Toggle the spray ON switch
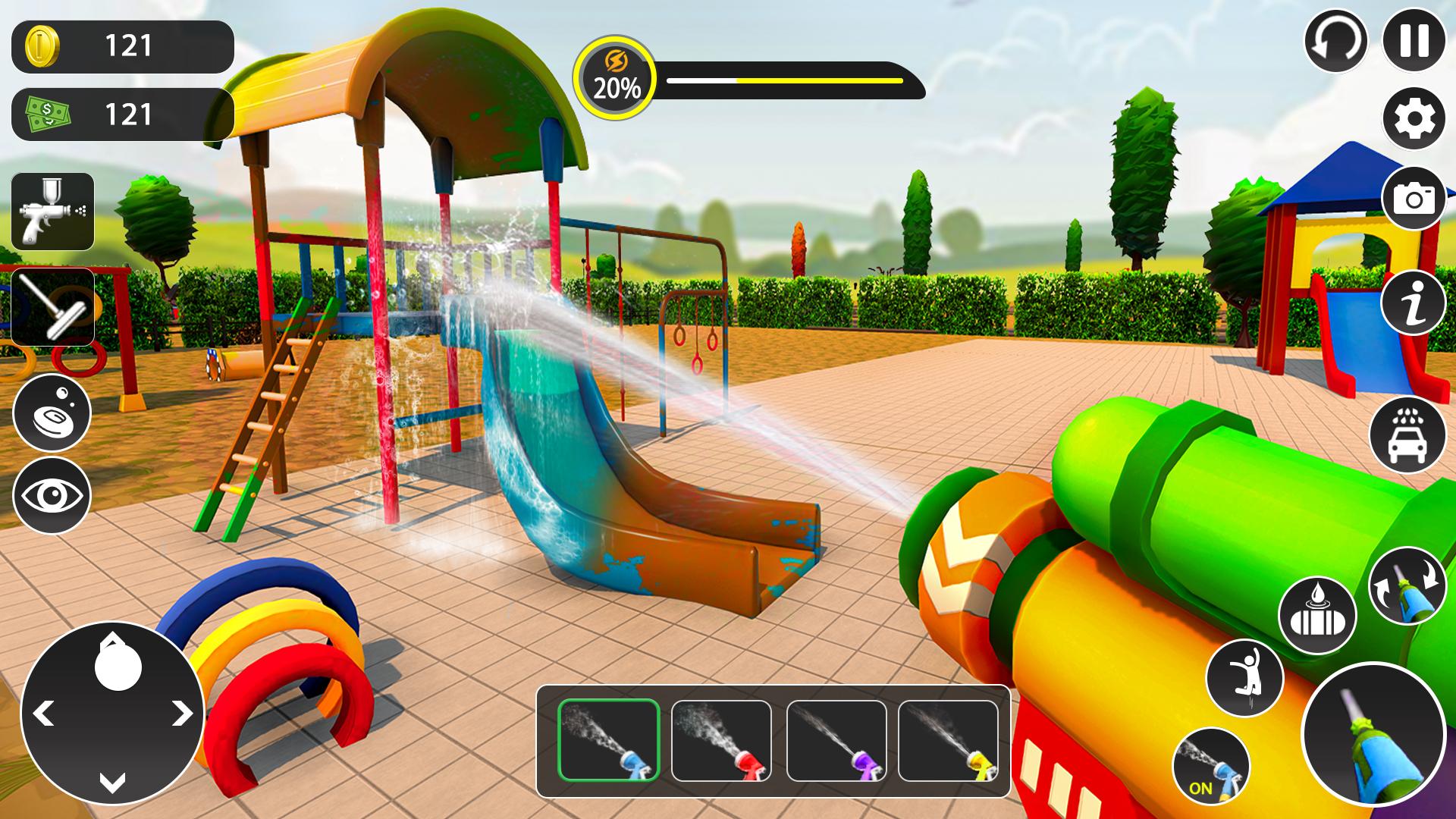This screenshot has width=1456, height=819. (1210, 765)
